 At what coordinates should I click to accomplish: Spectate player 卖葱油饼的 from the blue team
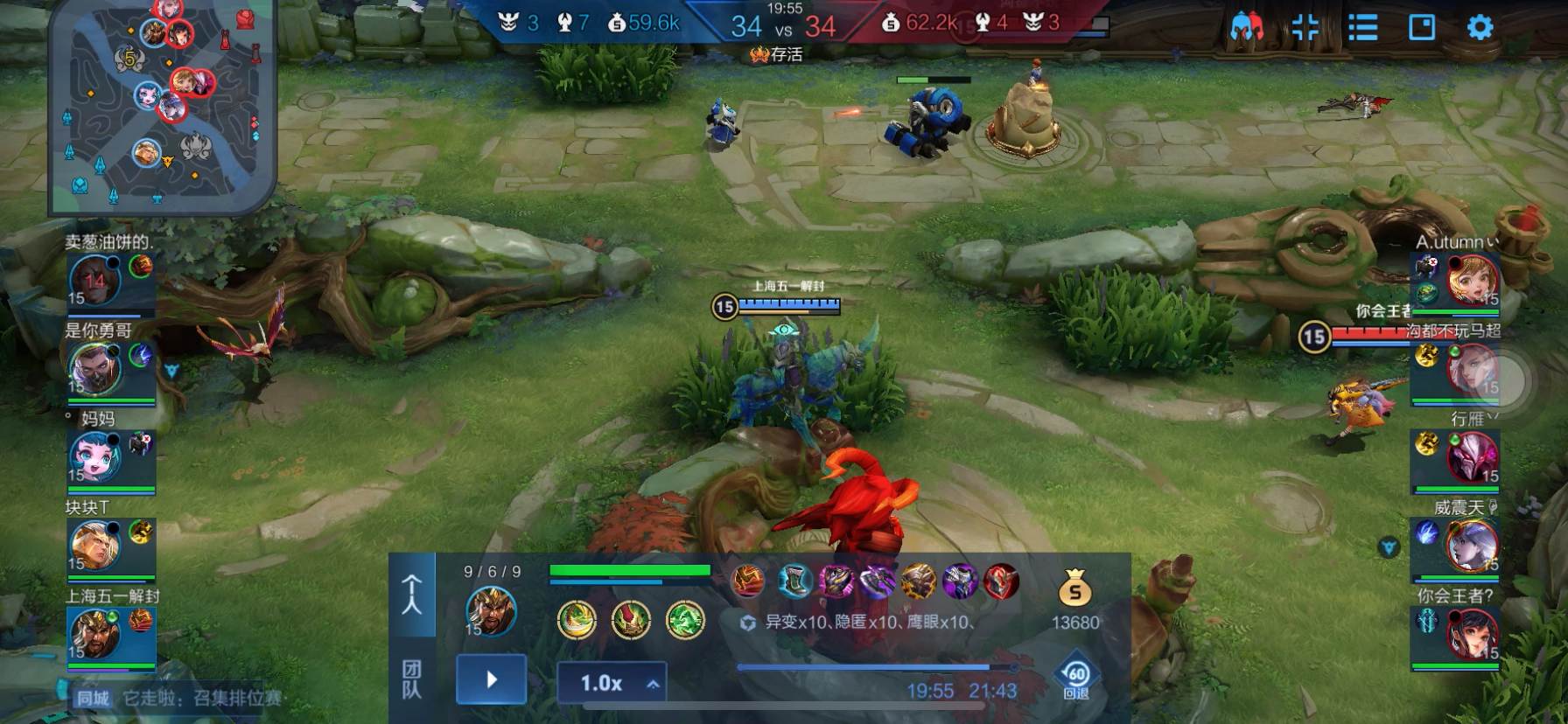pos(95,280)
